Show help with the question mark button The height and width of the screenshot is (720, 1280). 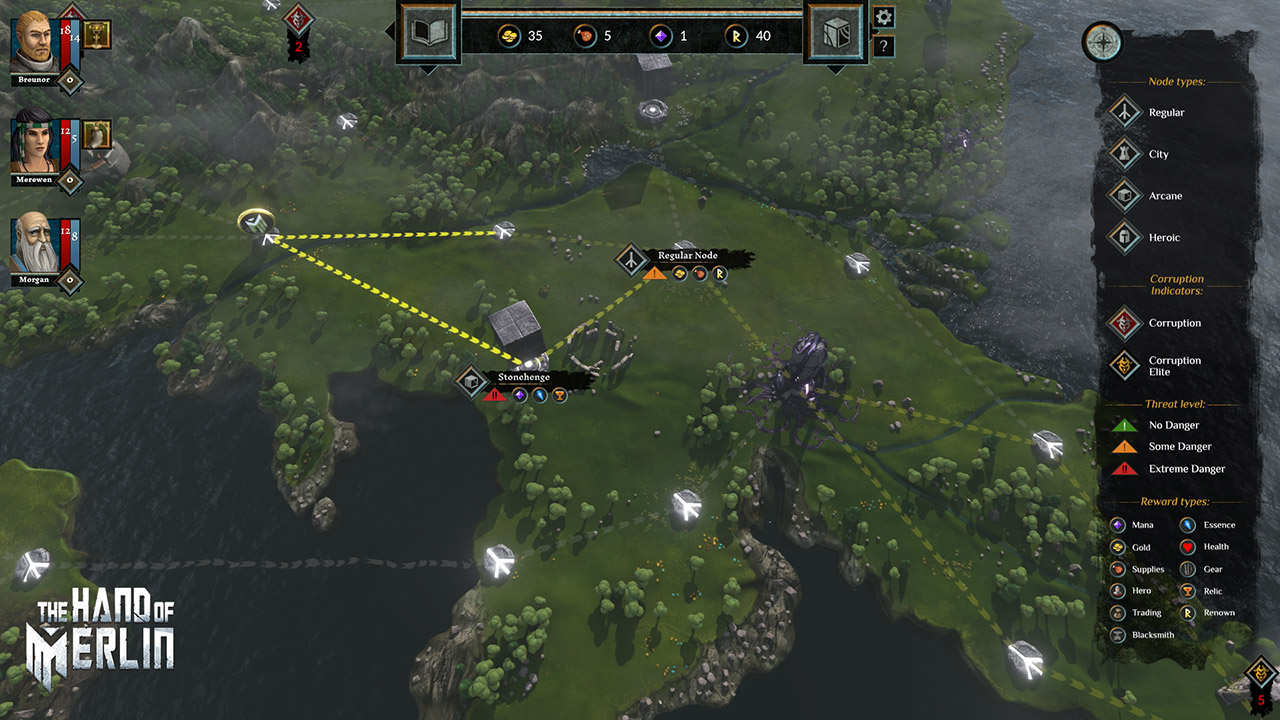[x=884, y=46]
